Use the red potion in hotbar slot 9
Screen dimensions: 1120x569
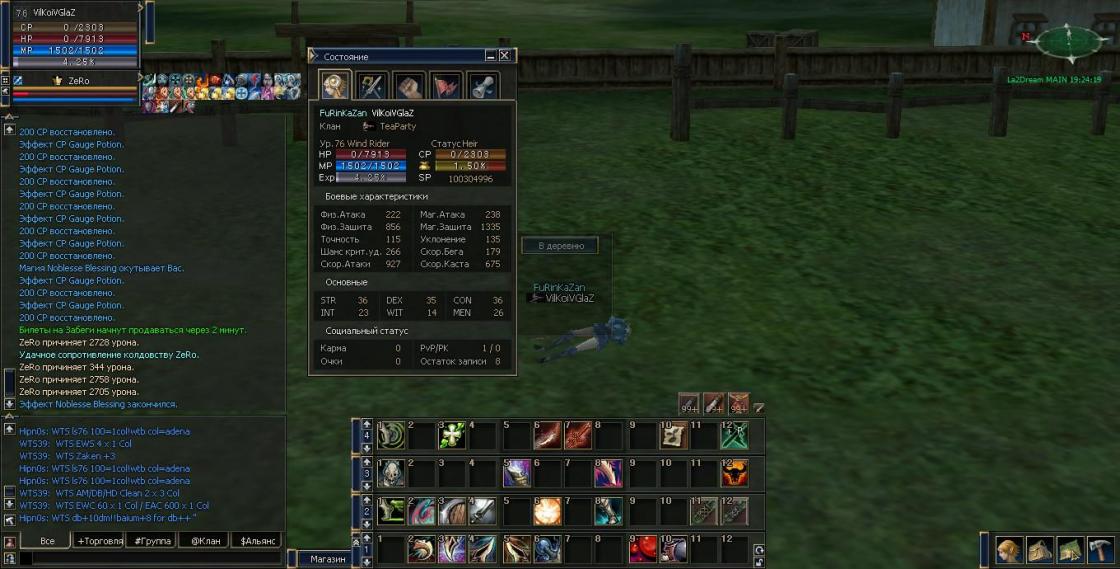[641, 548]
